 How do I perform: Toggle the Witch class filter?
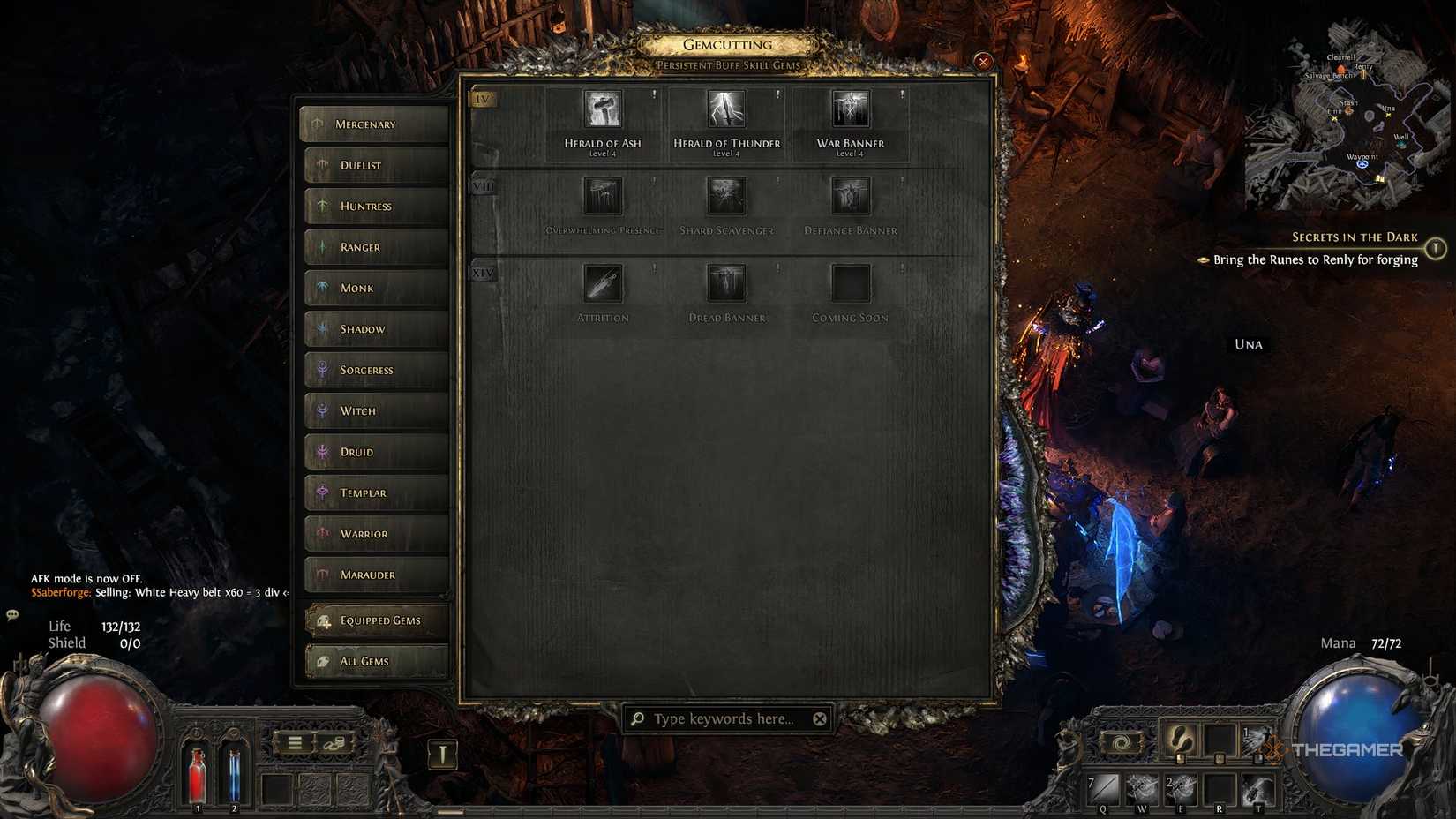[375, 410]
